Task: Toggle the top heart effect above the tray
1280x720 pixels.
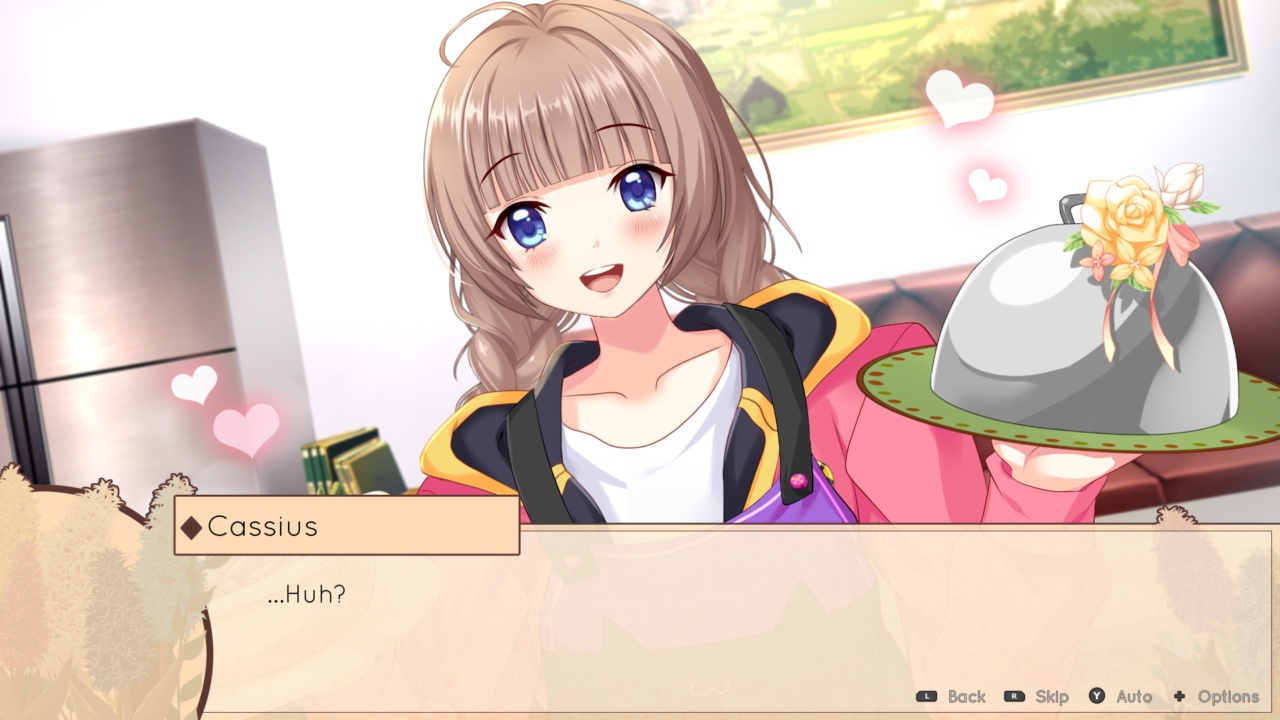Action: [x=958, y=97]
